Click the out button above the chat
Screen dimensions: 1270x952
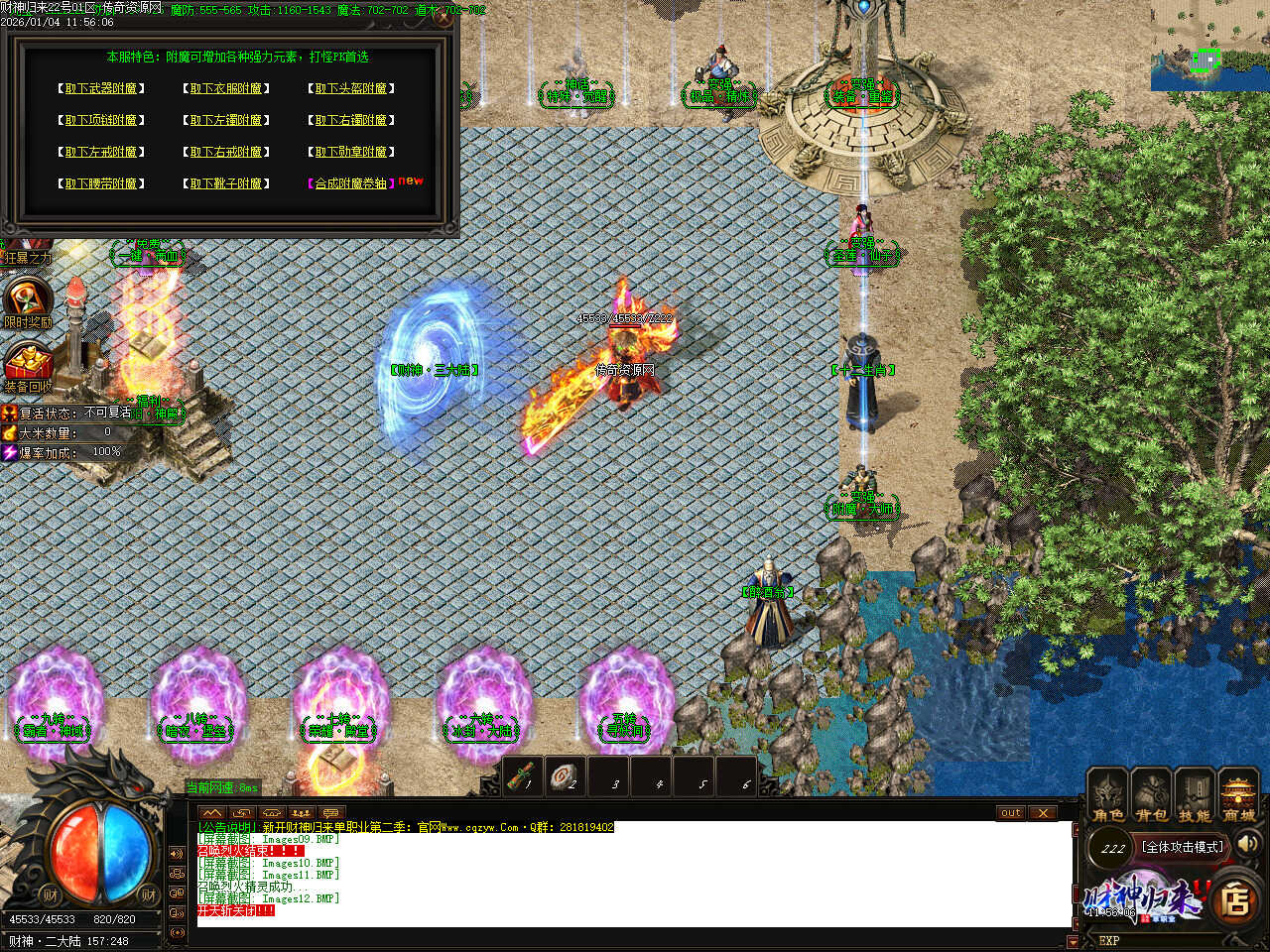pos(1010,813)
